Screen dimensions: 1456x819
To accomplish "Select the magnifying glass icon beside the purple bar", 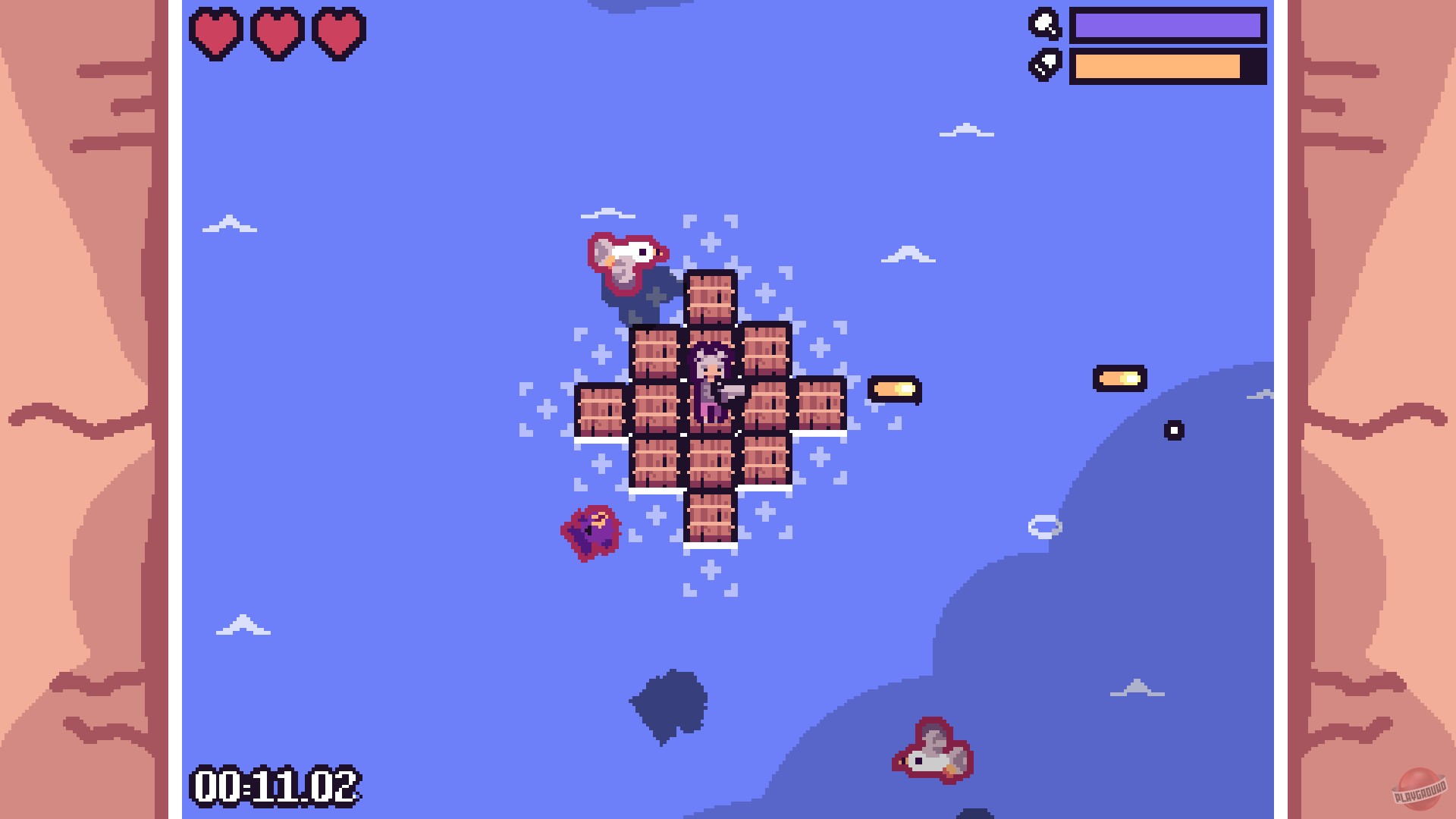I will [1043, 25].
